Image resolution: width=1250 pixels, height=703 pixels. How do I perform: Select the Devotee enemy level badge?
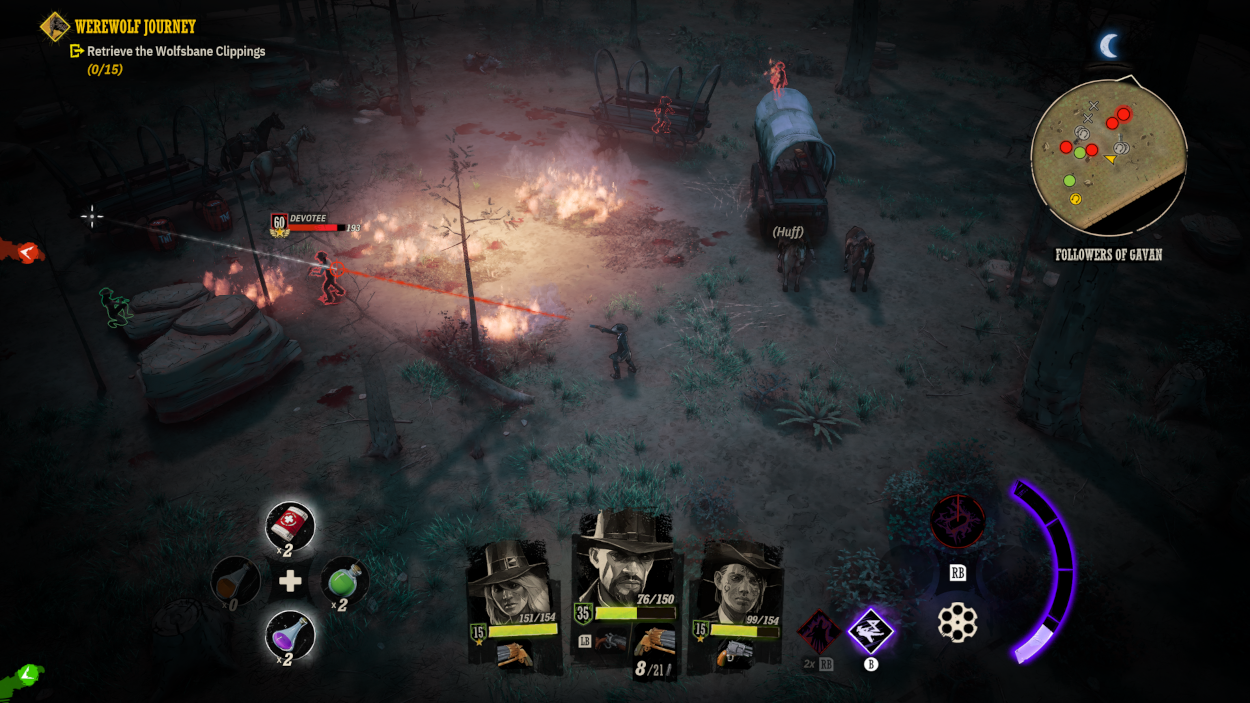(x=279, y=223)
